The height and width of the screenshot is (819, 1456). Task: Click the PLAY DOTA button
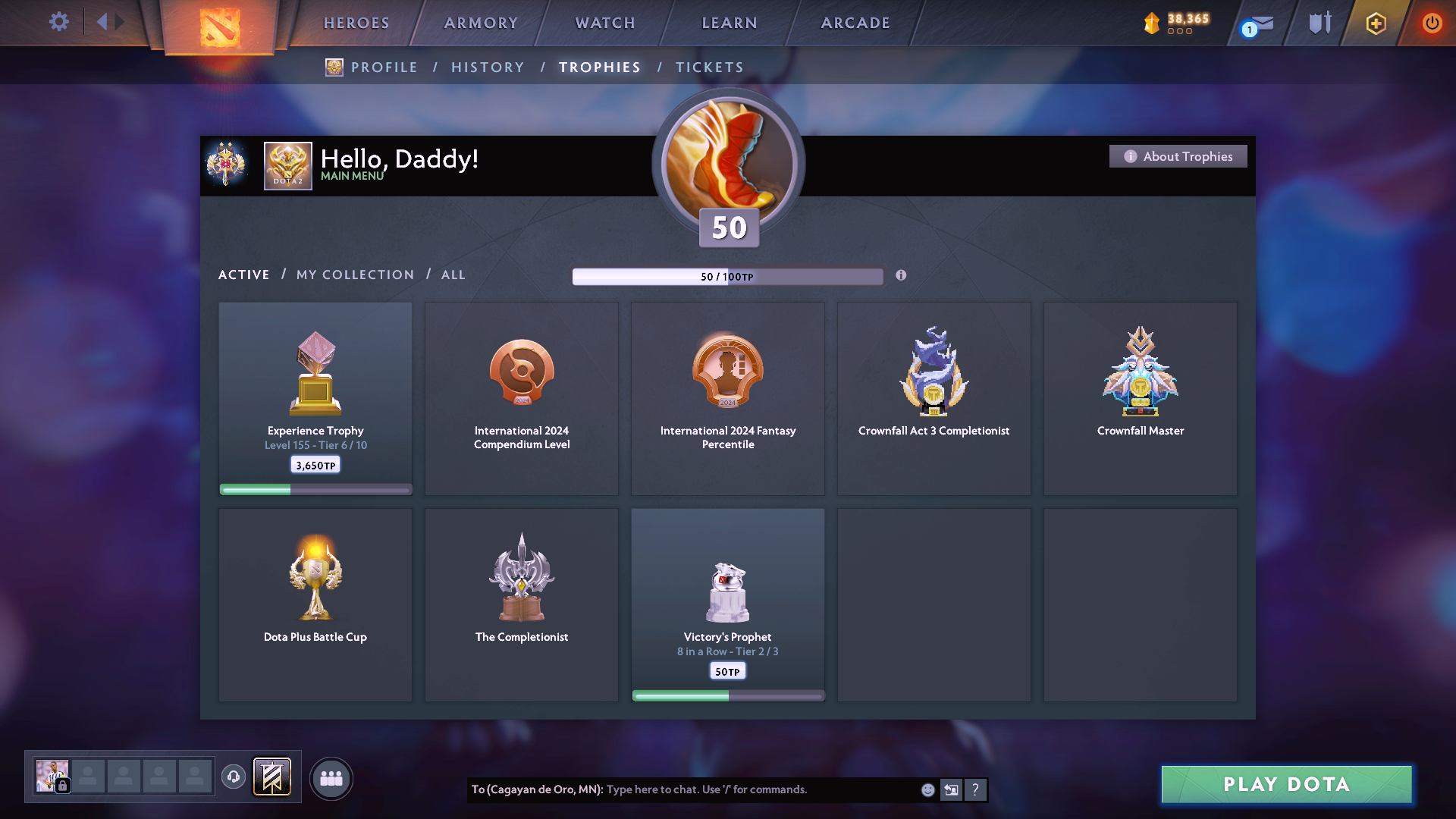click(x=1285, y=785)
